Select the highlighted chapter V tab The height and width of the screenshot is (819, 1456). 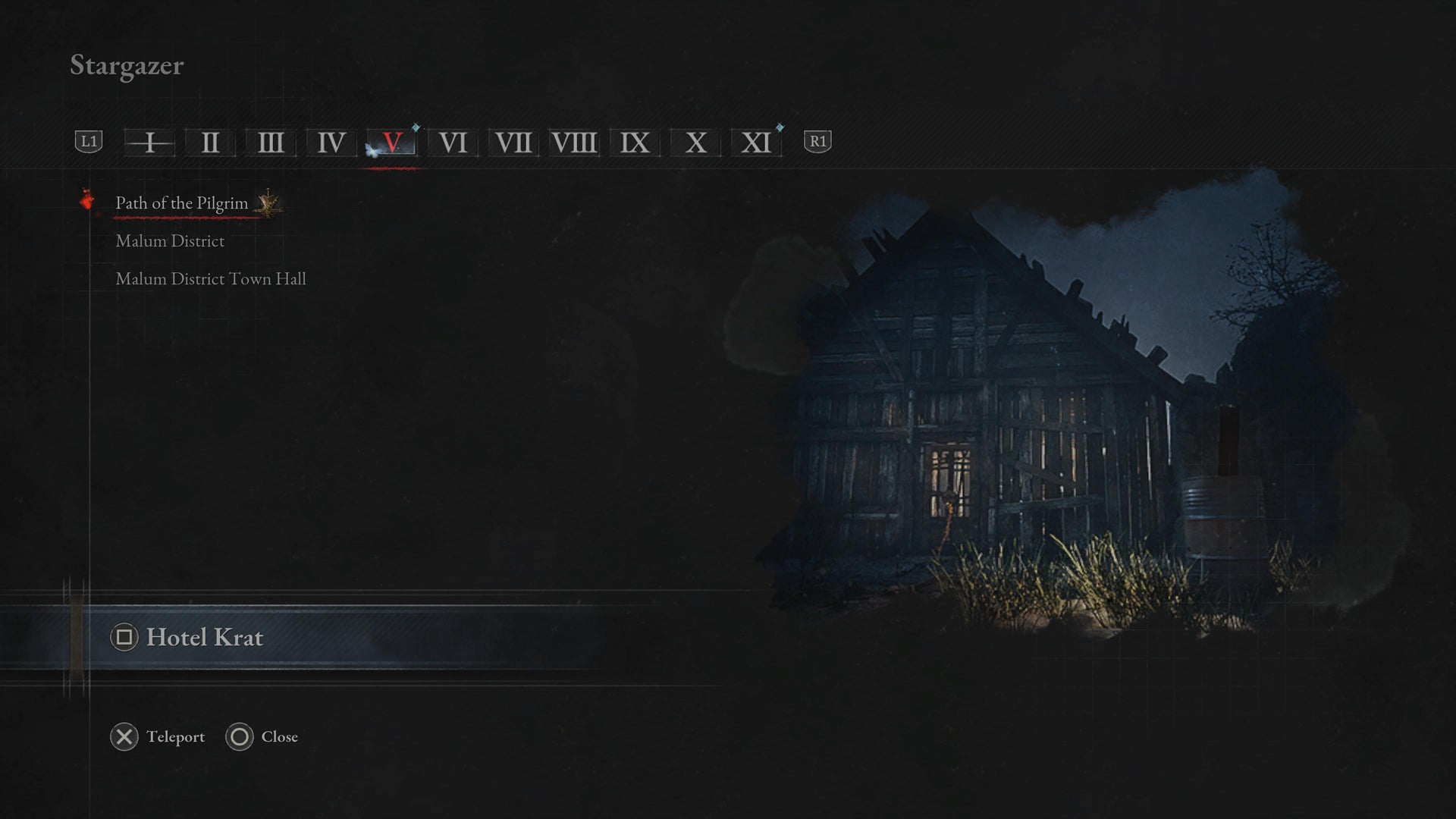[x=392, y=142]
